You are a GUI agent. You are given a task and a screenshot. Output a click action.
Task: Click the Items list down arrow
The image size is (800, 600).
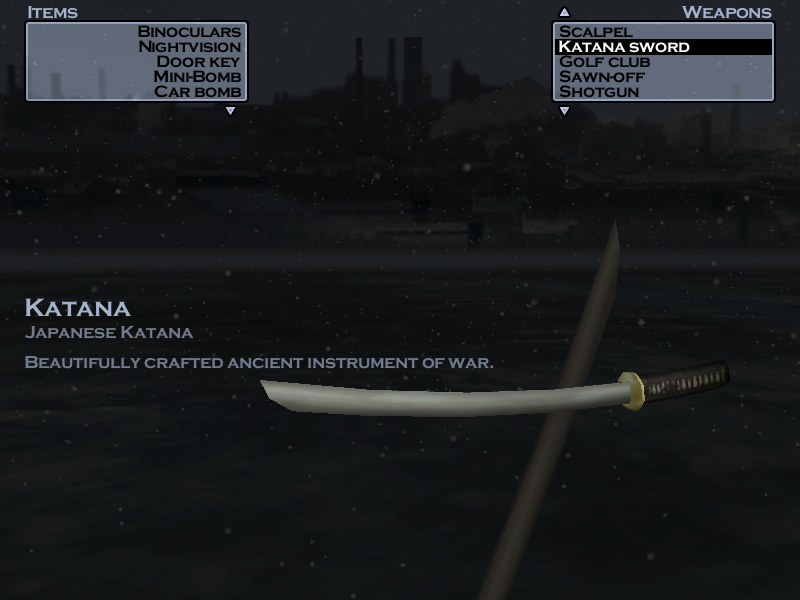click(230, 111)
